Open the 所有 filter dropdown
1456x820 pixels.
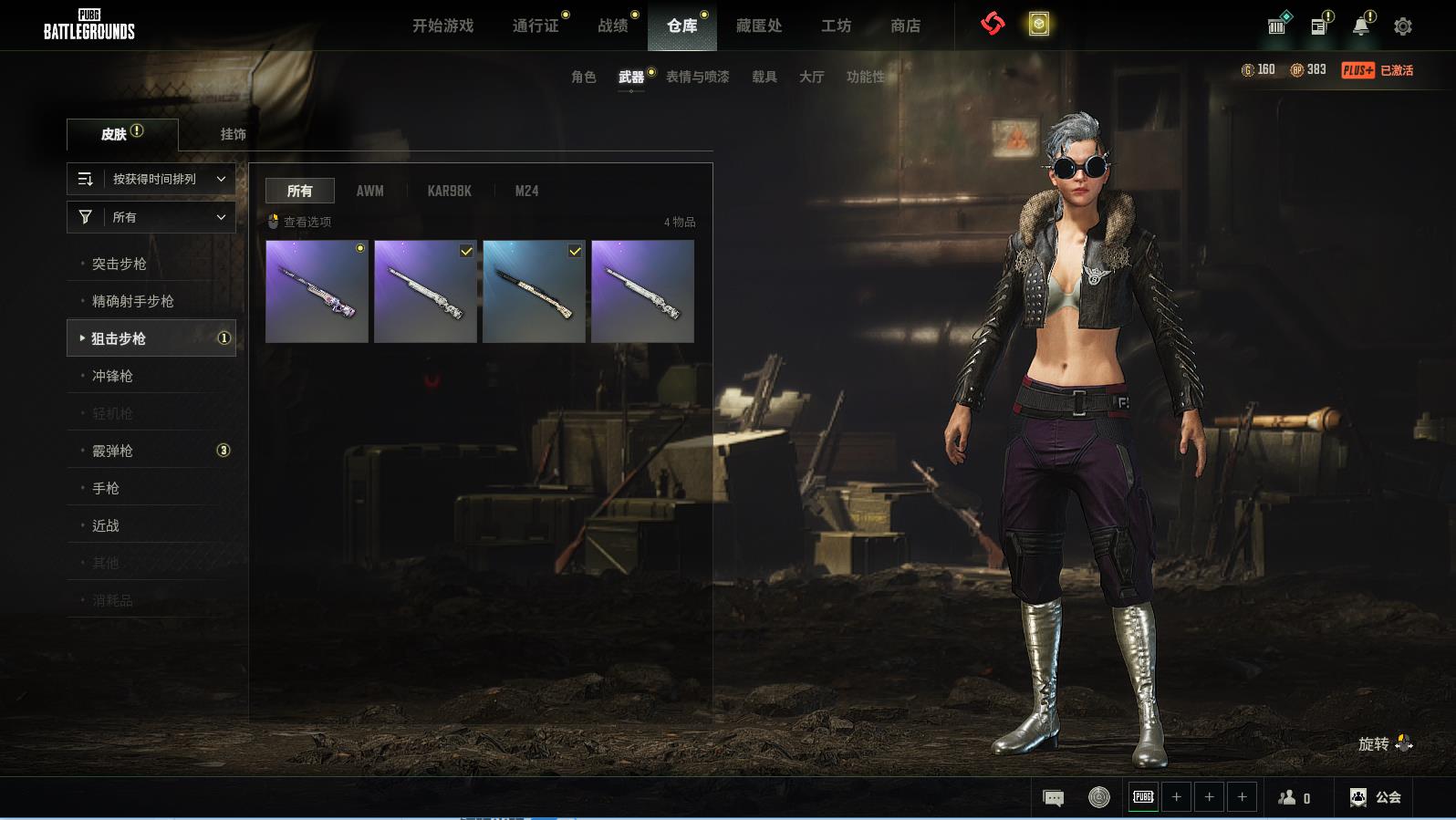[x=151, y=217]
